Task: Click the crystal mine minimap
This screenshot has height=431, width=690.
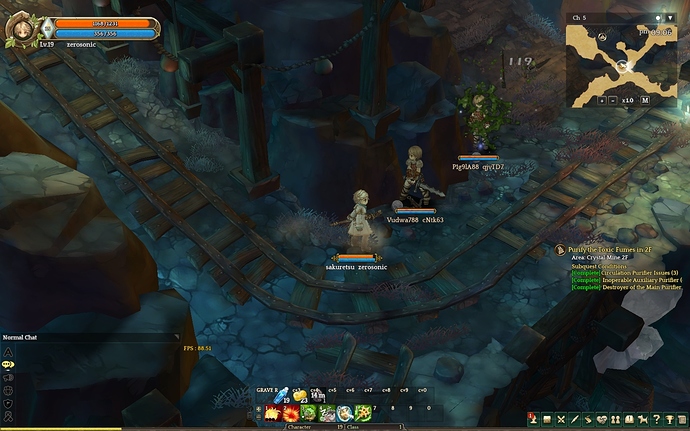Action: (x=621, y=59)
